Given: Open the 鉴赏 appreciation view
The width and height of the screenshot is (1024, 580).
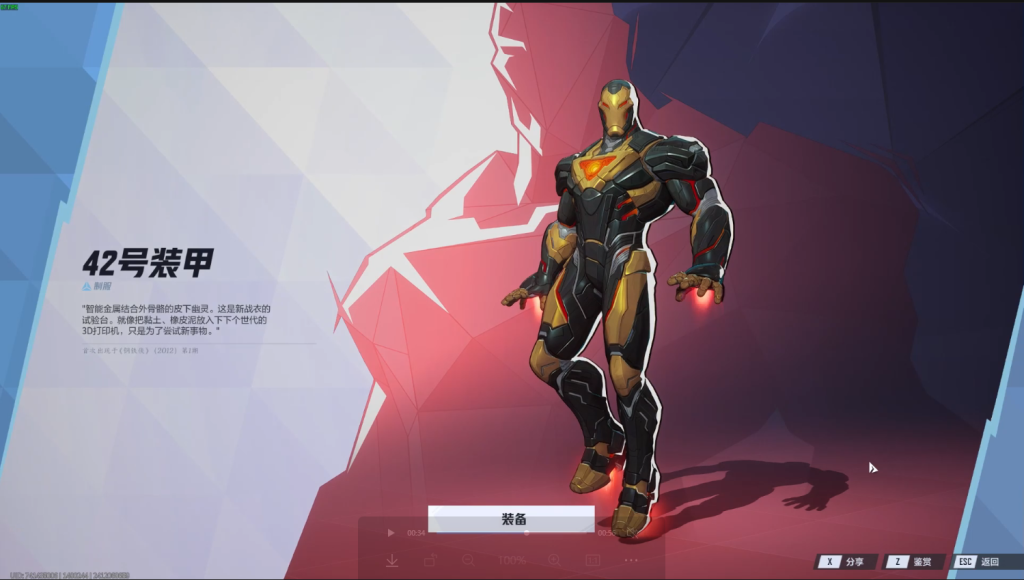Looking at the screenshot, I should point(911,562).
